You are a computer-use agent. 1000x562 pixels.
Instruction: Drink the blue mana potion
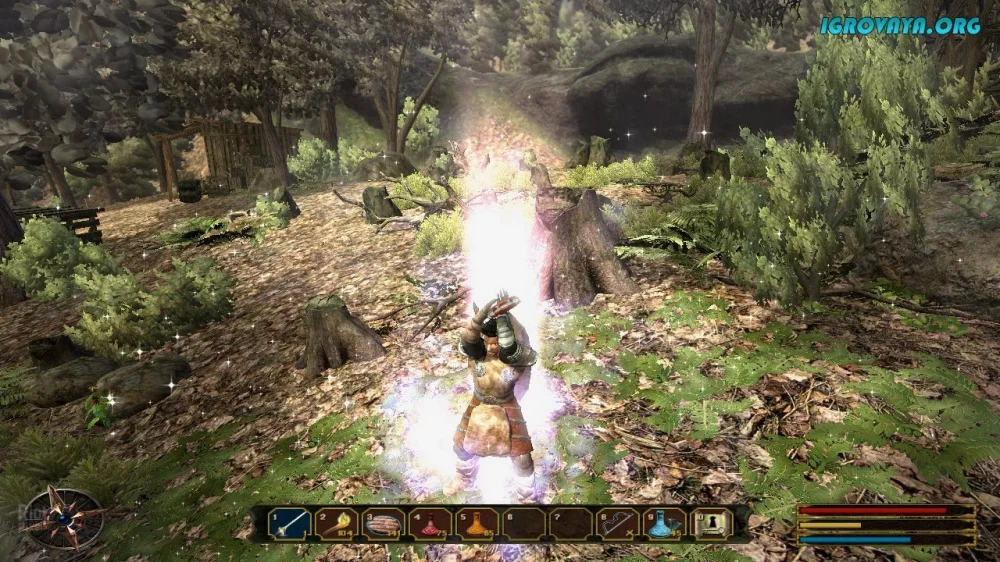pos(665,523)
